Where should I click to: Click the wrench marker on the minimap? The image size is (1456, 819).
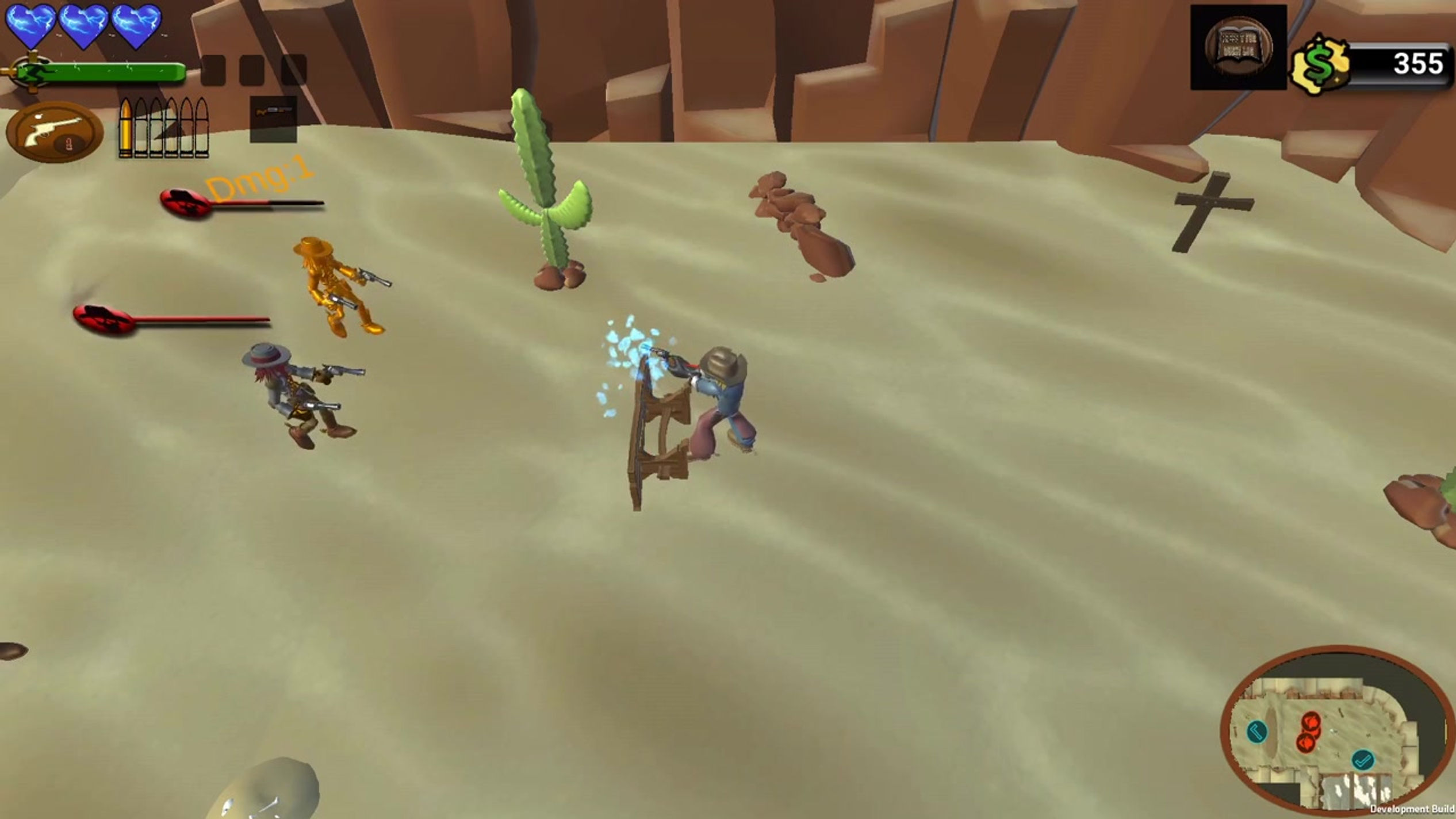[1258, 733]
